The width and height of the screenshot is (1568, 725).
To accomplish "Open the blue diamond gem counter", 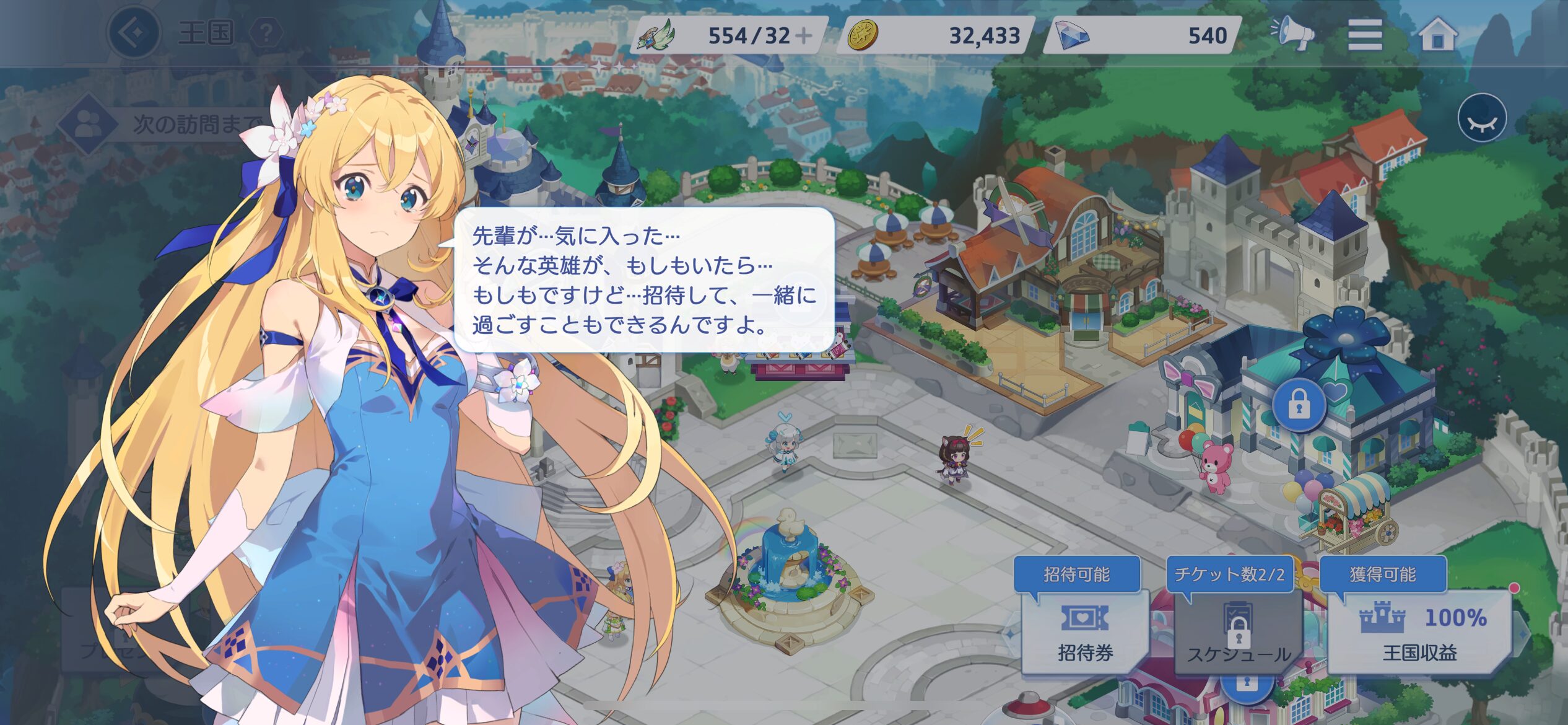I will [x=1143, y=35].
